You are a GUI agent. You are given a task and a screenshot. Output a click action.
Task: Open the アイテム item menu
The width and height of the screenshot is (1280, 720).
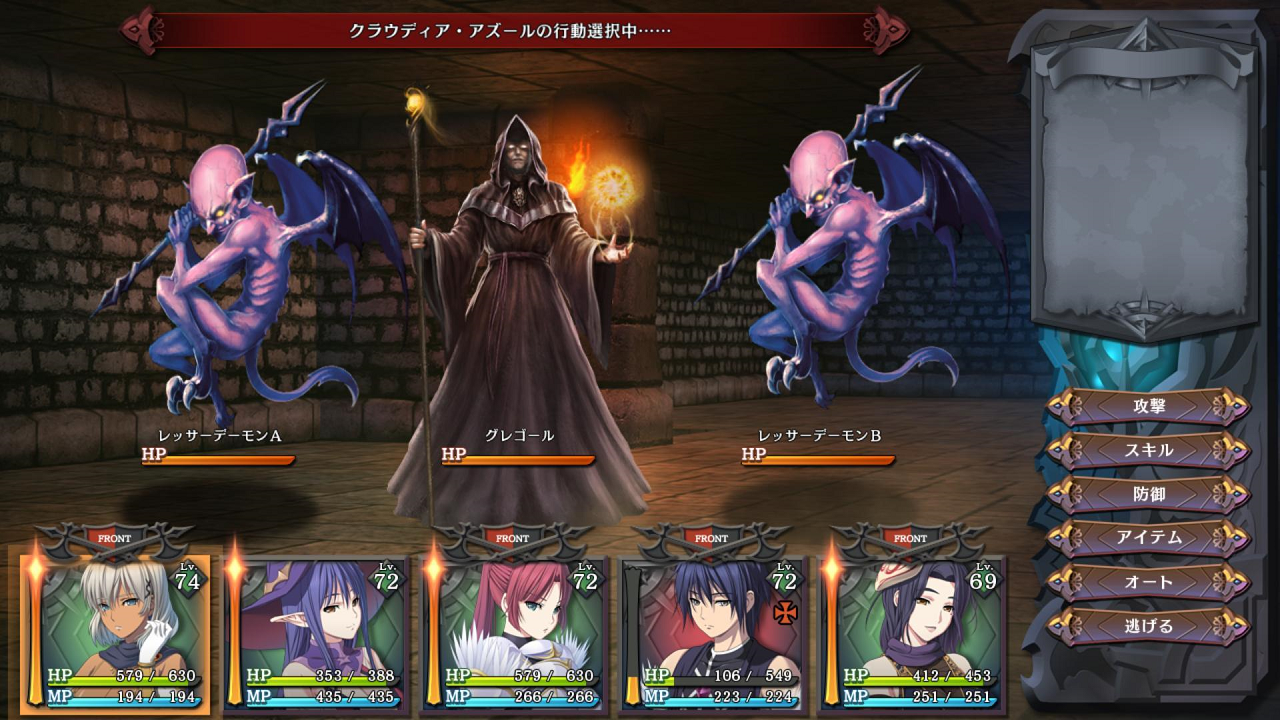pos(1148,537)
